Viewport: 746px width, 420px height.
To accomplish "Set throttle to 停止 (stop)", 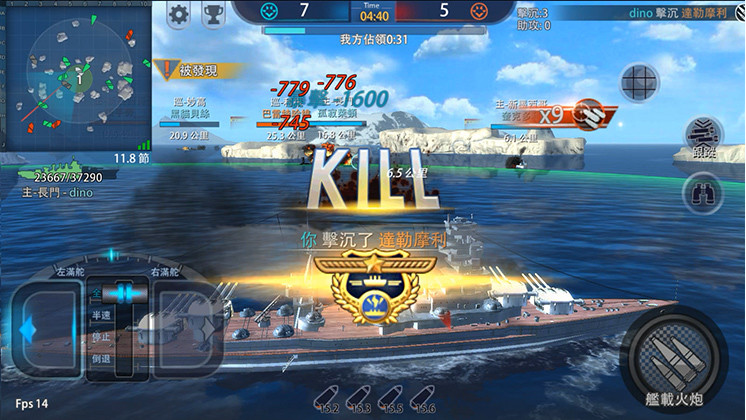I will pos(101,337).
